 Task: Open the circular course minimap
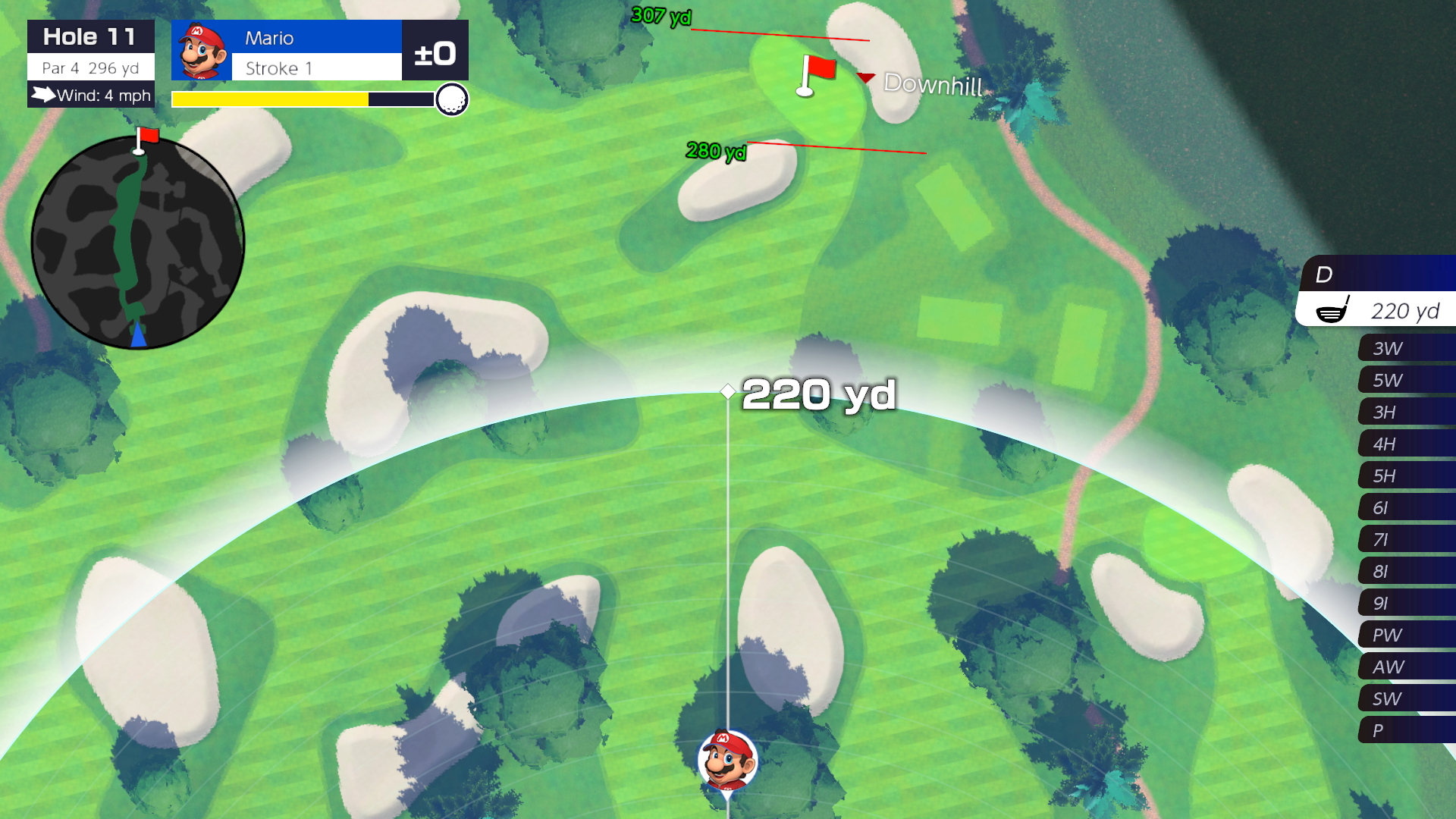pos(138,243)
